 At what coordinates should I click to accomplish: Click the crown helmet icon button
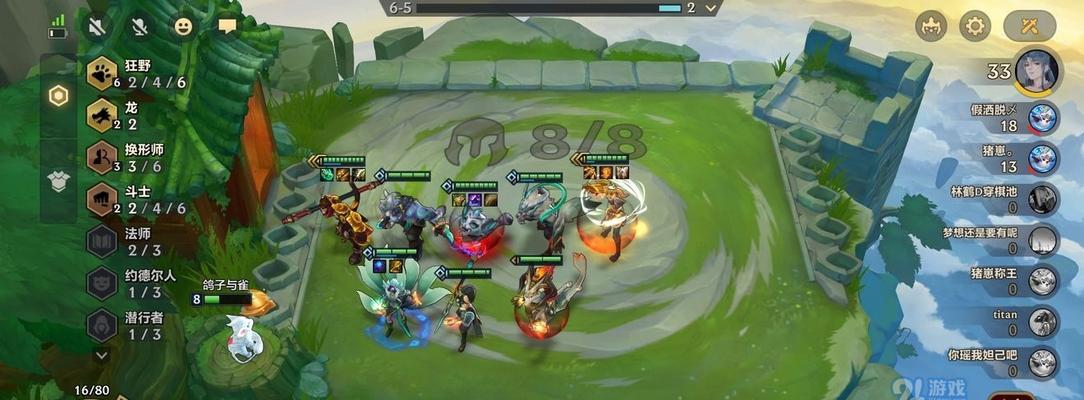[x=931, y=27]
